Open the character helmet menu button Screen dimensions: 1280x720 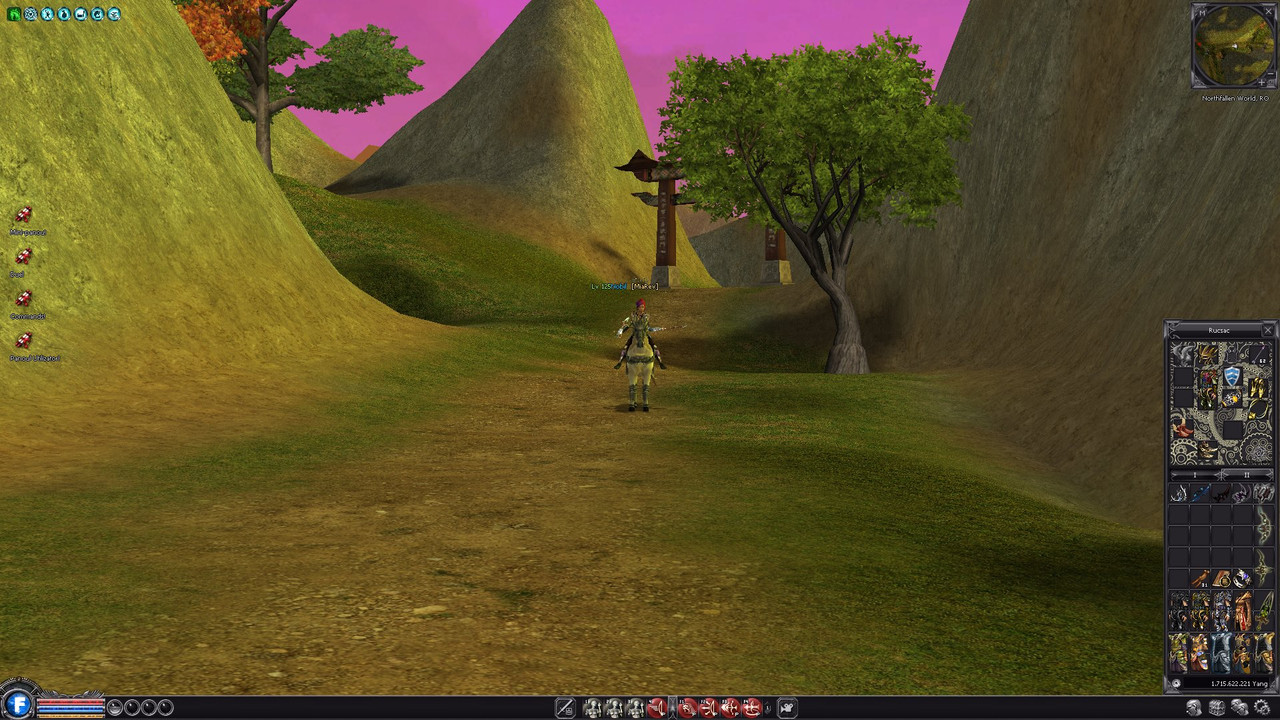(x=1194, y=708)
